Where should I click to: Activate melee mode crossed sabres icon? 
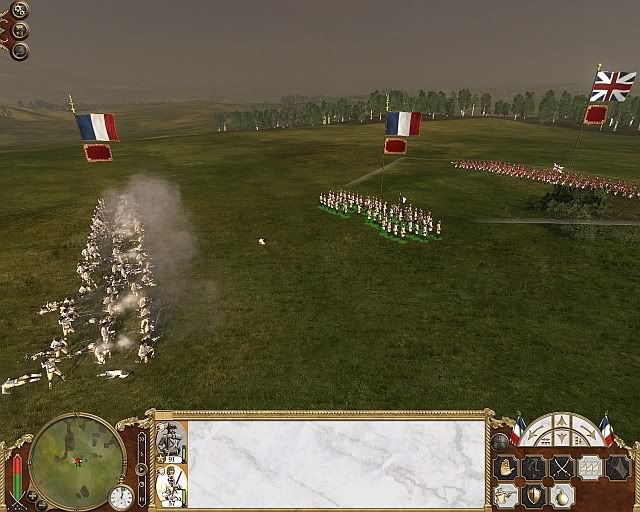(562, 468)
